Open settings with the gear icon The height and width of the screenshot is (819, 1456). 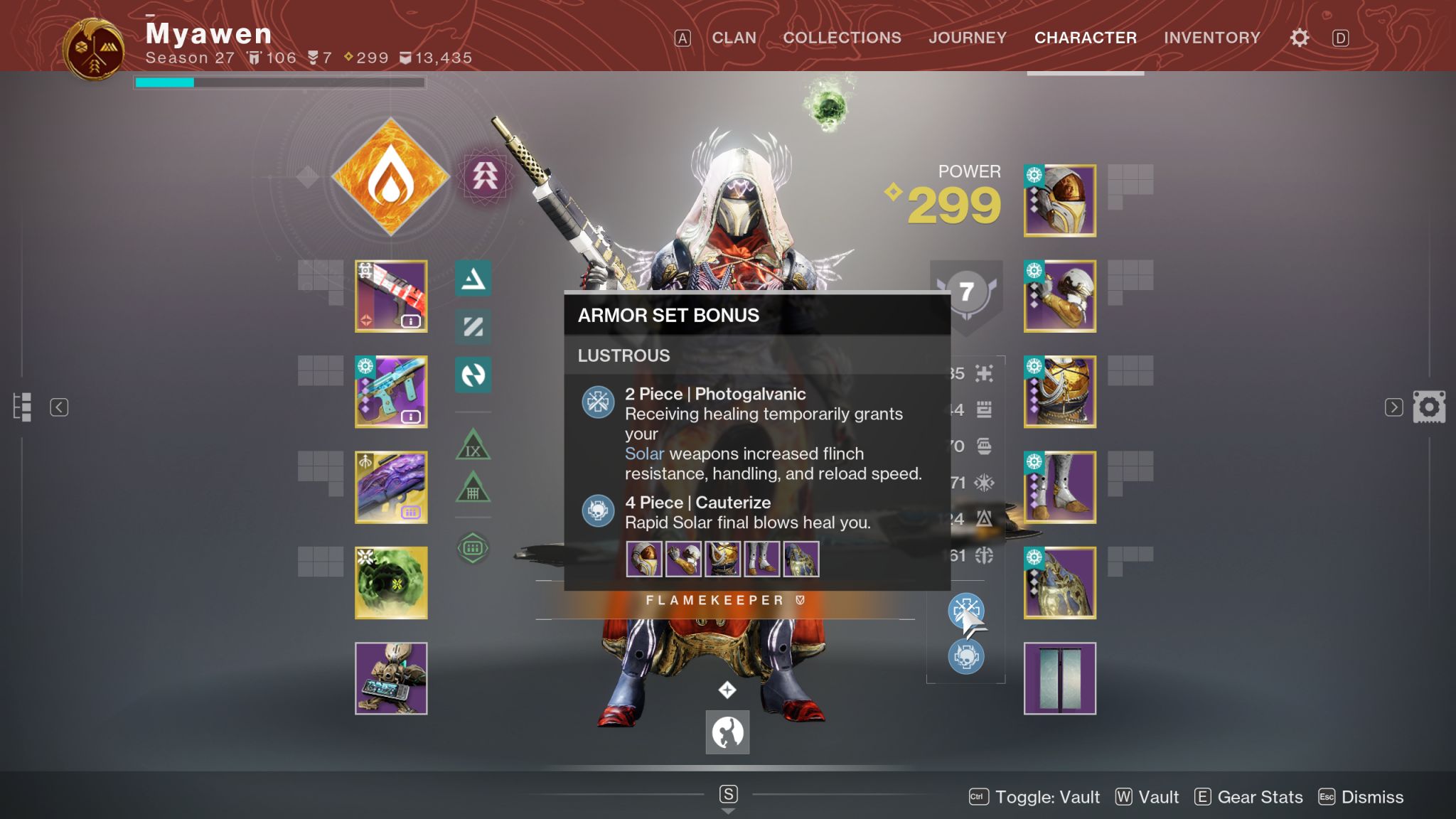(1299, 38)
